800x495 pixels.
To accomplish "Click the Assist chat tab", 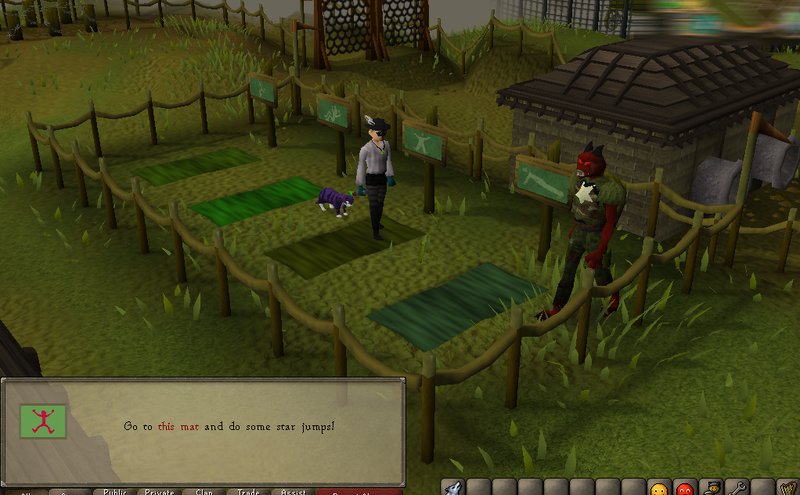I will coord(292,491).
